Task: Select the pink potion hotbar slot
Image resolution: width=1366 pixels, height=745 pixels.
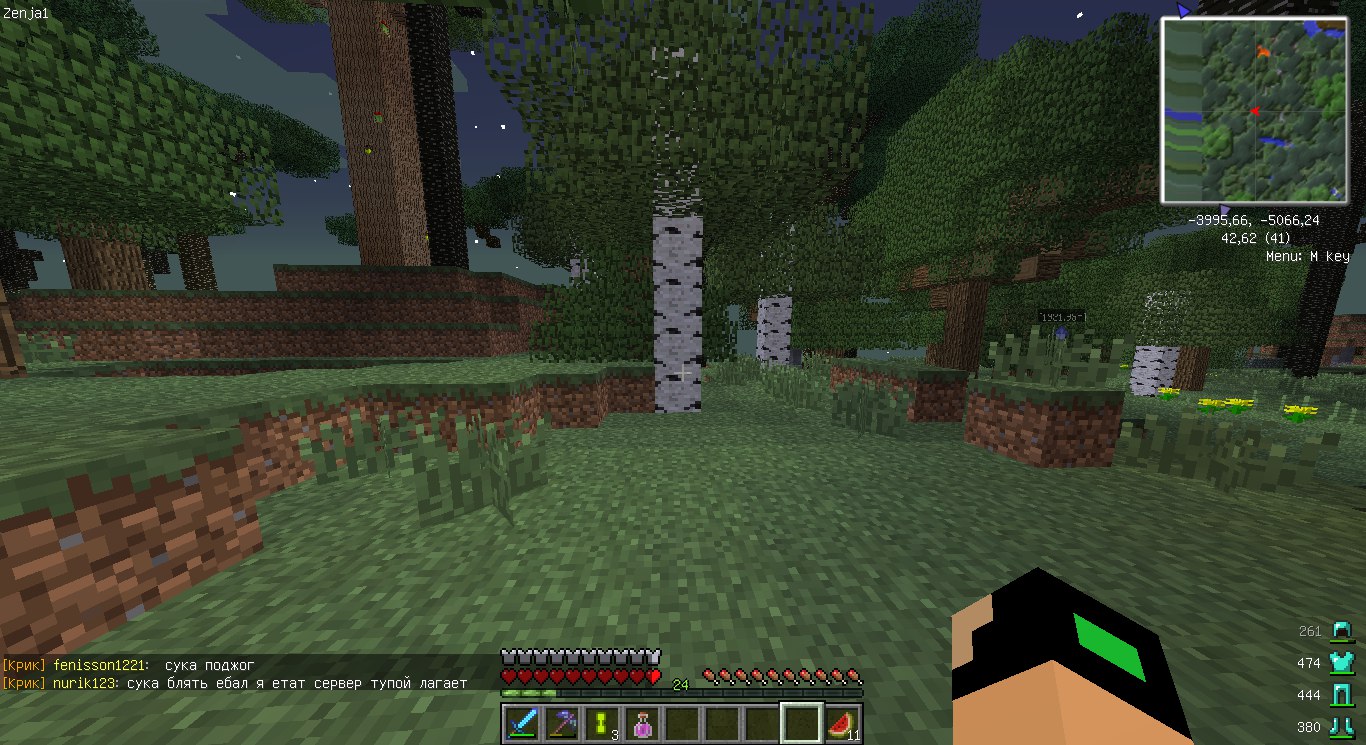Action: click(x=642, y=723)
